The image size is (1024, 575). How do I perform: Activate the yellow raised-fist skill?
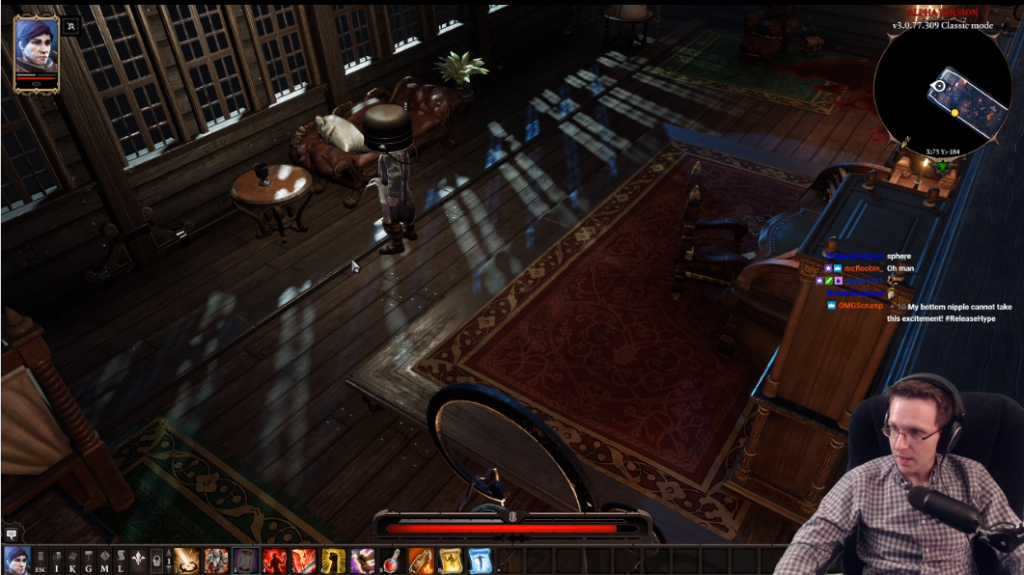pyautogui.click(x=333, y=561)
